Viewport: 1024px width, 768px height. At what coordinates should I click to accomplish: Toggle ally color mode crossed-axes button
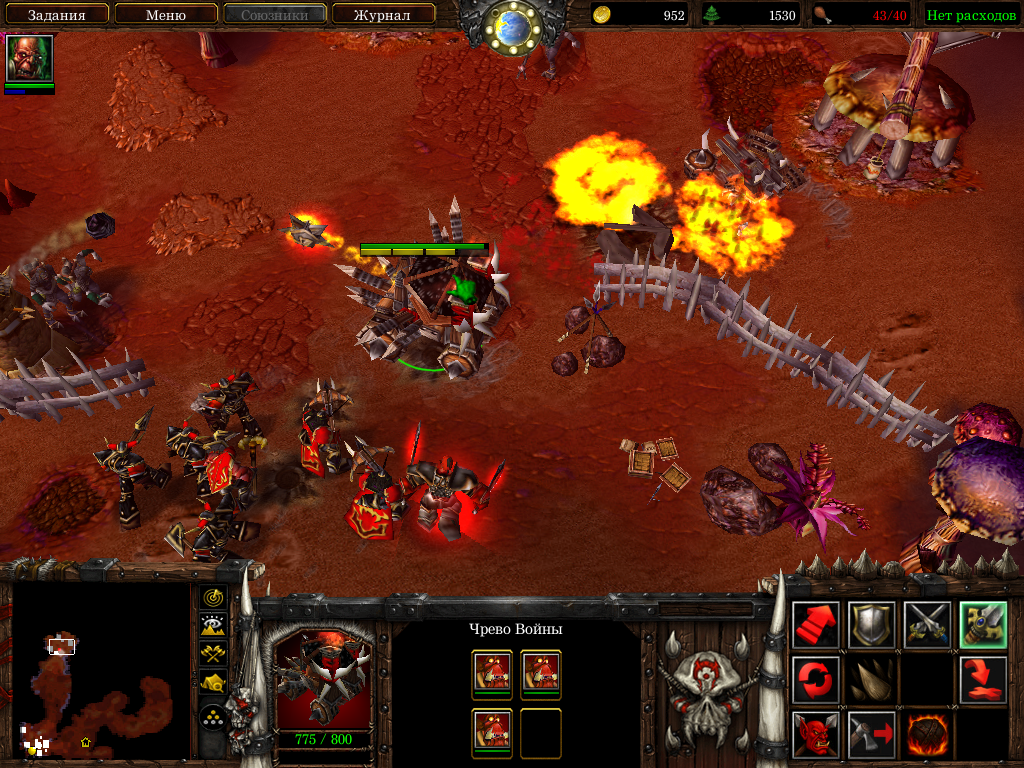click(x=212, y=654)
